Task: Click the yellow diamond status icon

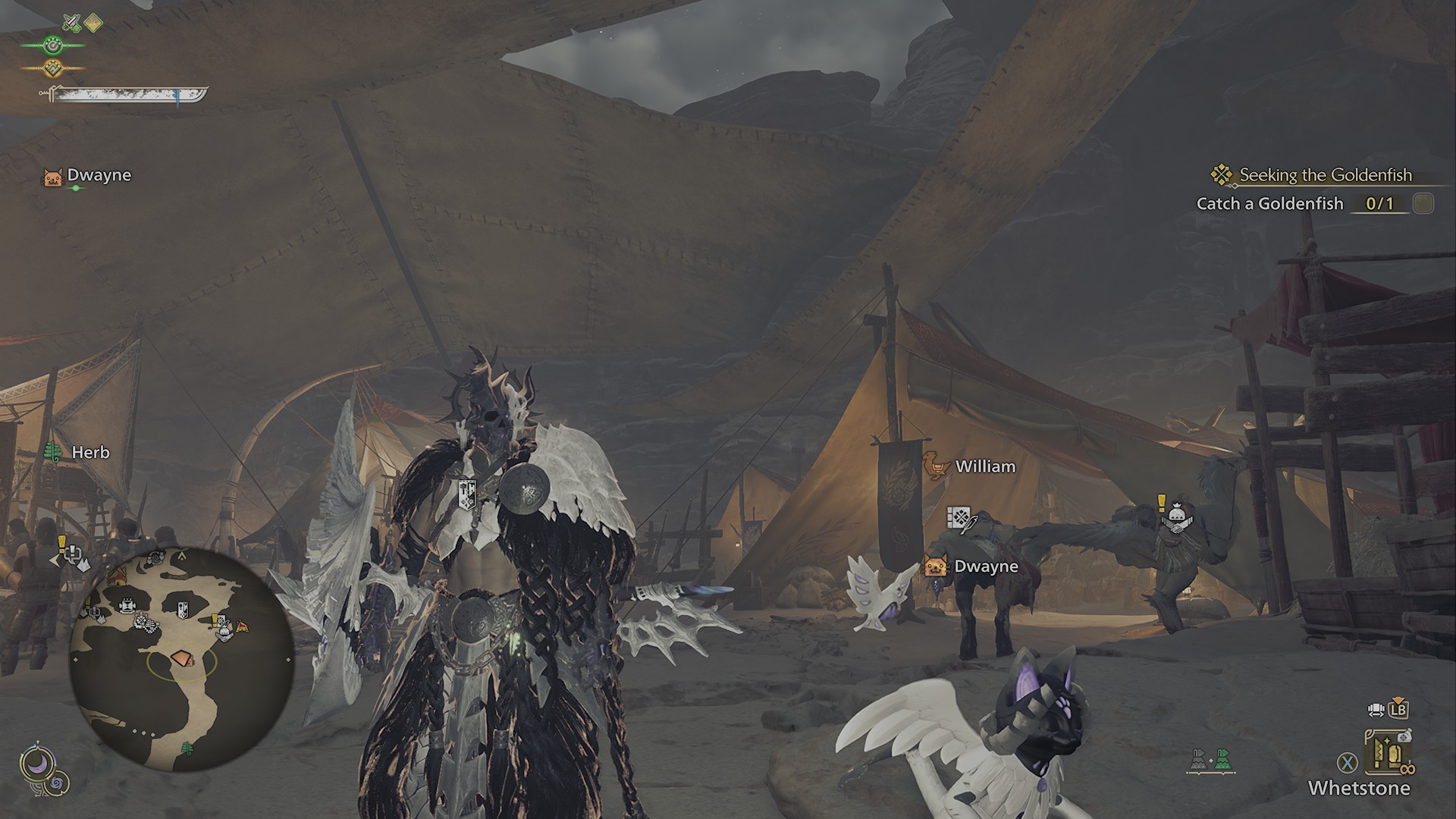Action: [93, 24]
